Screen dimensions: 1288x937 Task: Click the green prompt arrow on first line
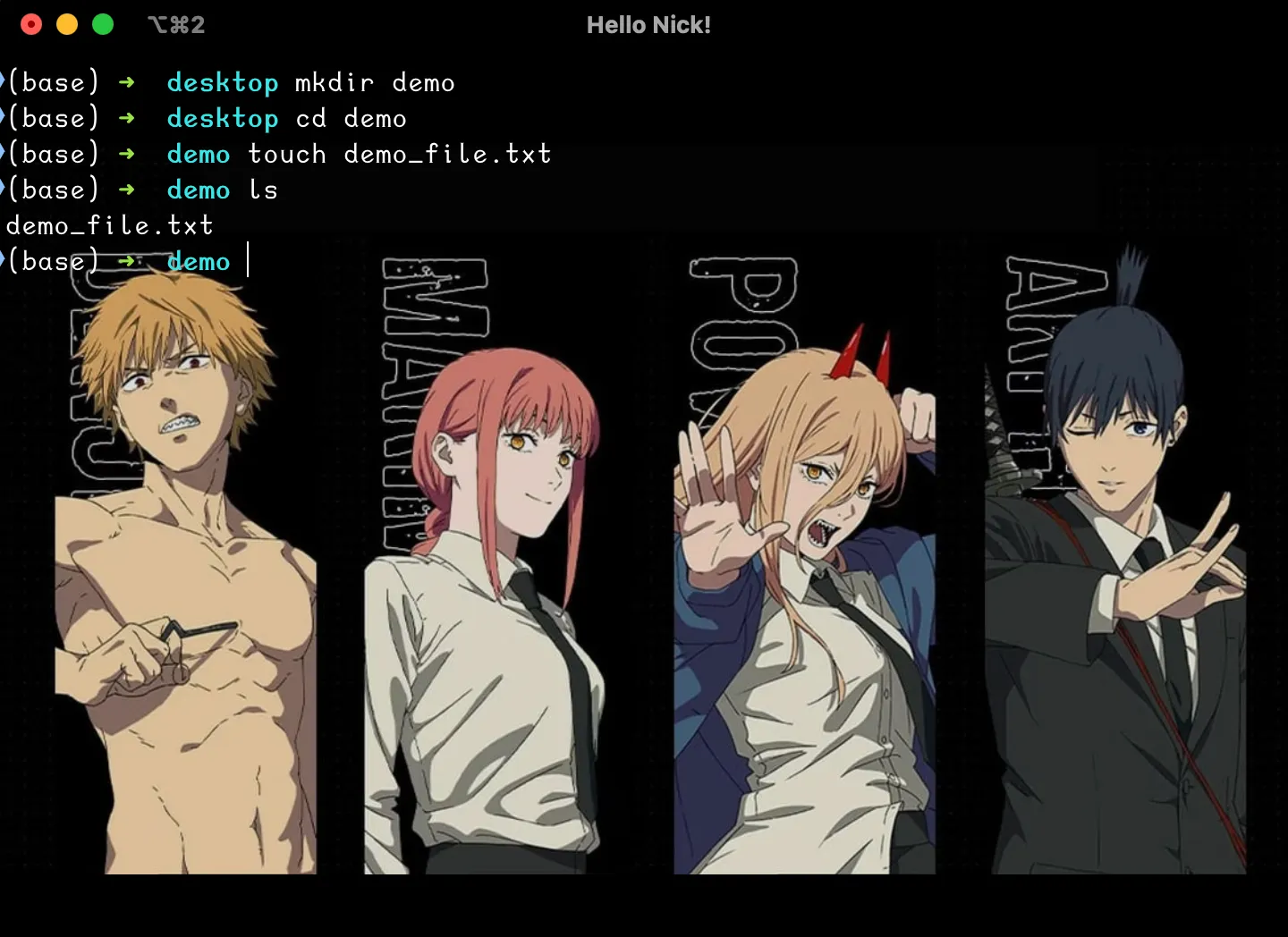[127, 82]
